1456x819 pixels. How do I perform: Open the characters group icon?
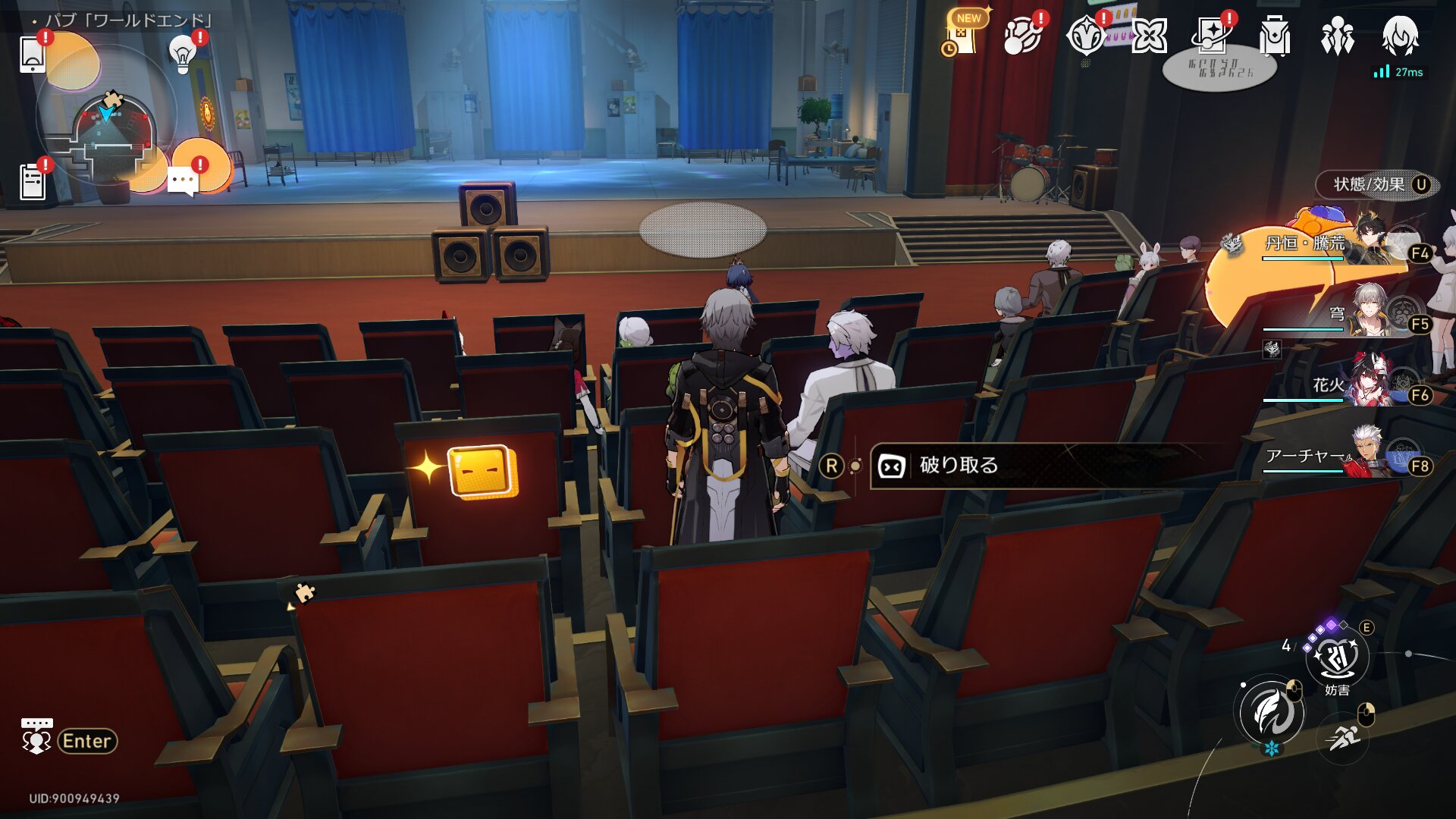[x=1337, y=36]
